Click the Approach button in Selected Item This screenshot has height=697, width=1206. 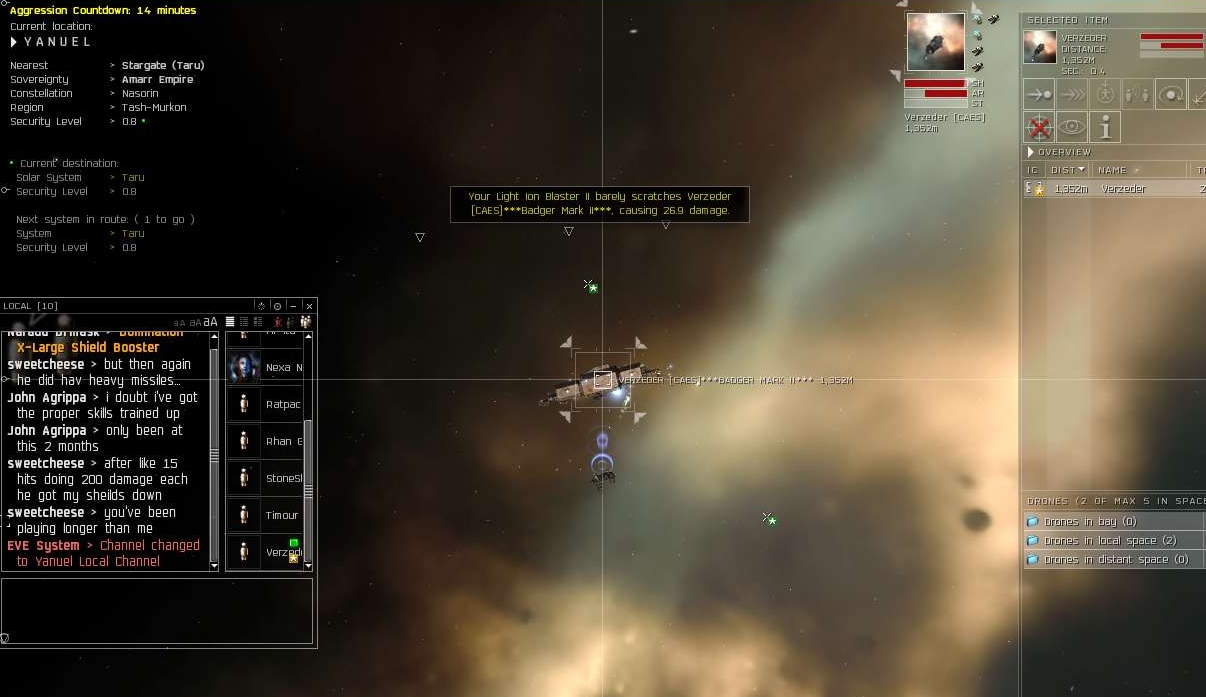click(x=1040, y=95)
